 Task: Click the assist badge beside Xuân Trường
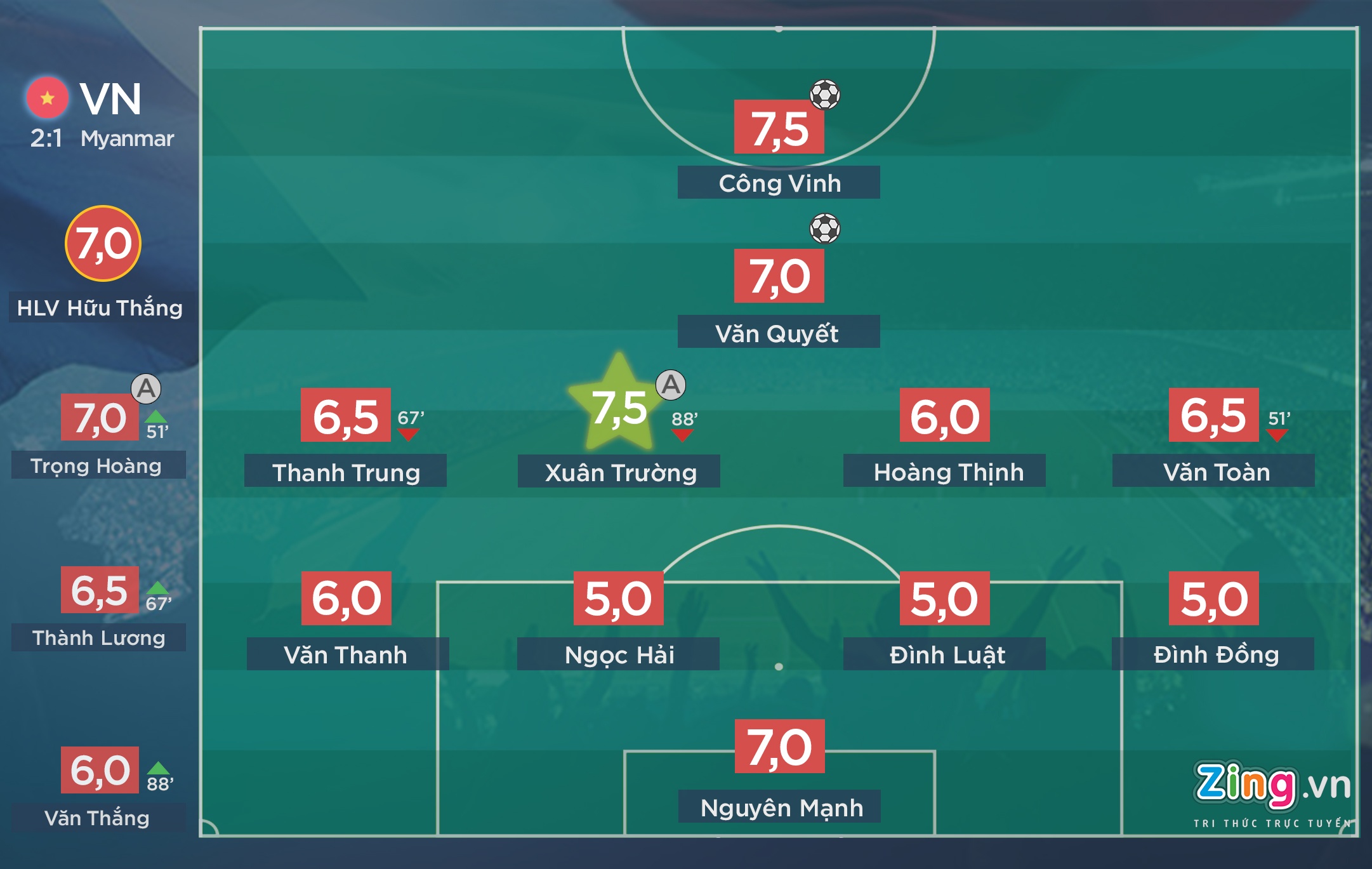(671, 385)
